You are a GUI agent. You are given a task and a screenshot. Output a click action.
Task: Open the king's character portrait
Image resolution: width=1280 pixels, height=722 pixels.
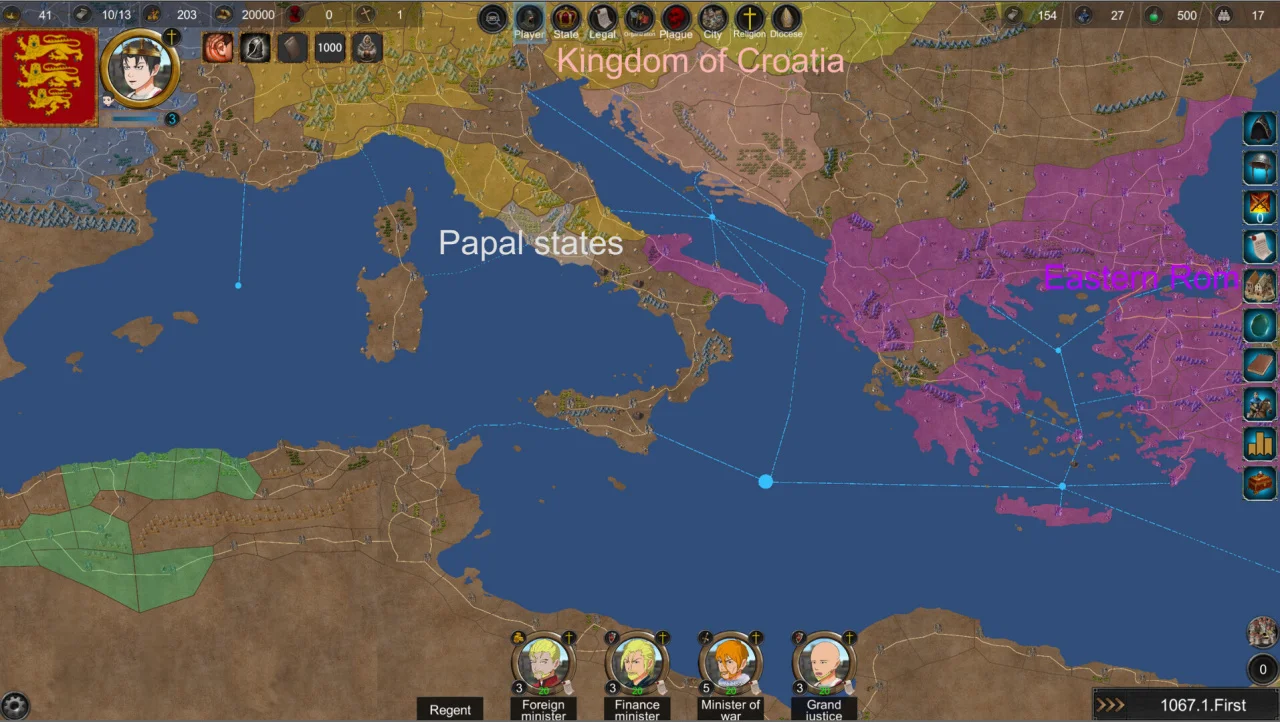pyautogui.click(x=140, y=69)
